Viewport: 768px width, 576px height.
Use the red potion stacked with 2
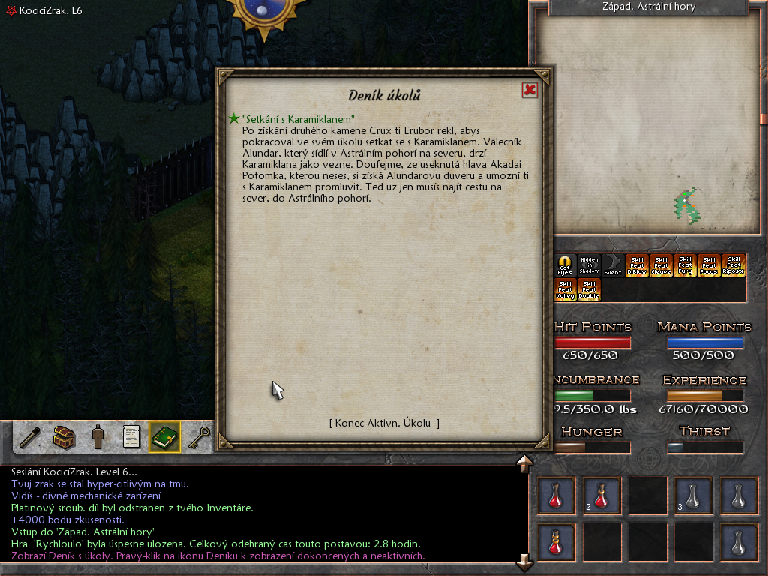pos(601,495)
